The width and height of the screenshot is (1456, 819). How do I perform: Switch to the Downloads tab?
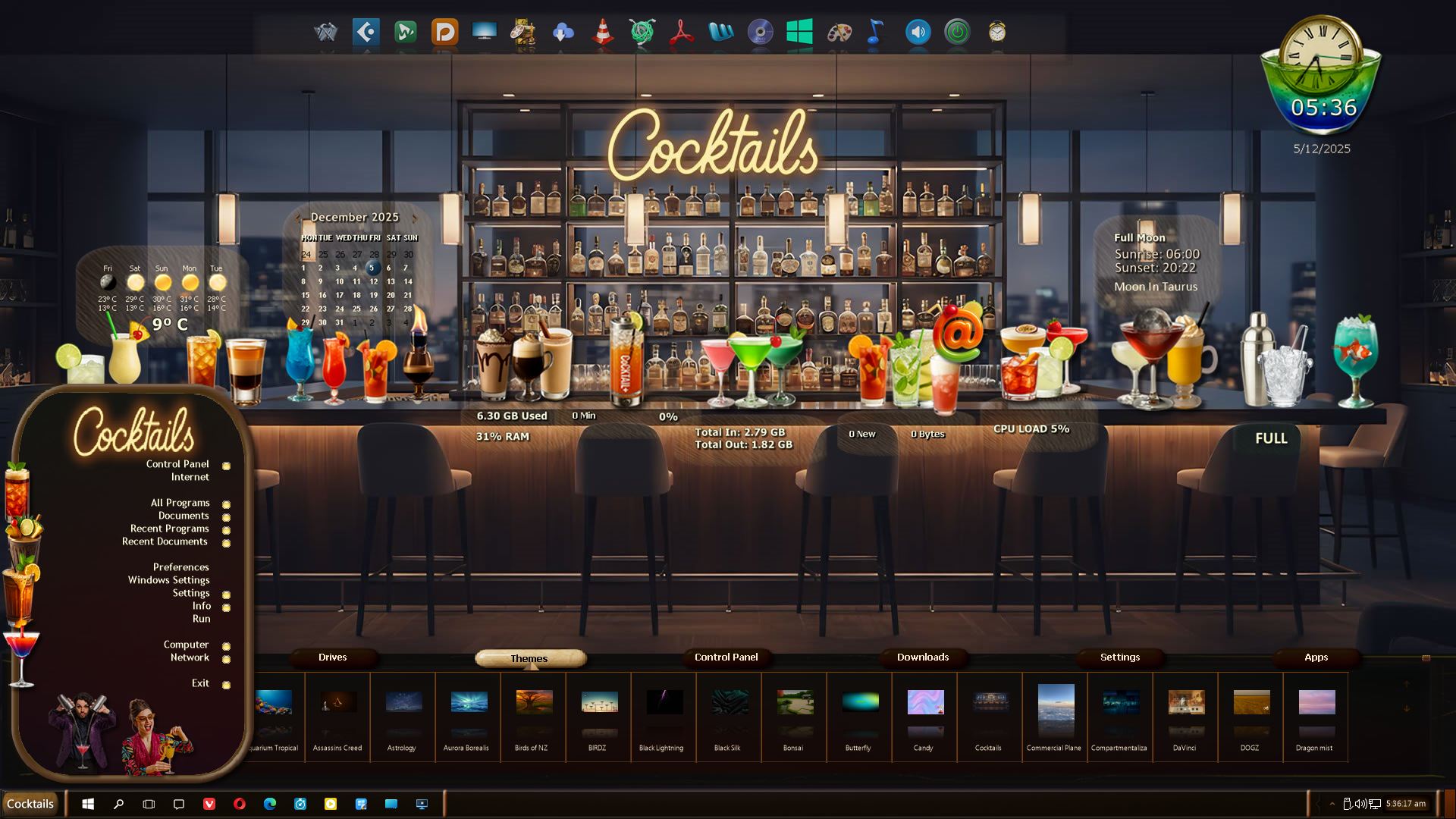point(922,657)
